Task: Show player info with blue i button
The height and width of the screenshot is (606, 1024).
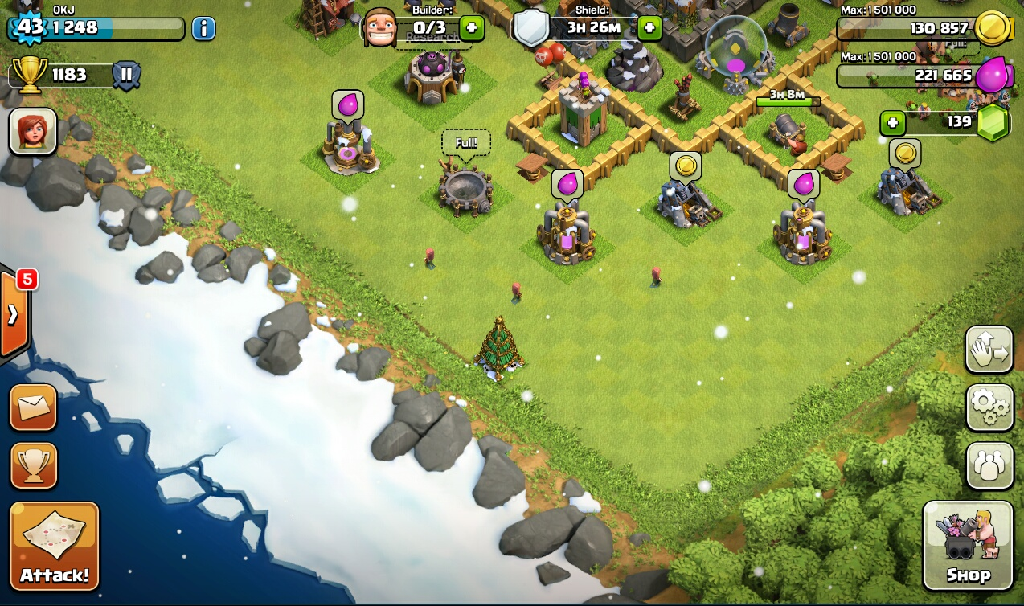Action: pyautogui.click(x=203, y=28)
